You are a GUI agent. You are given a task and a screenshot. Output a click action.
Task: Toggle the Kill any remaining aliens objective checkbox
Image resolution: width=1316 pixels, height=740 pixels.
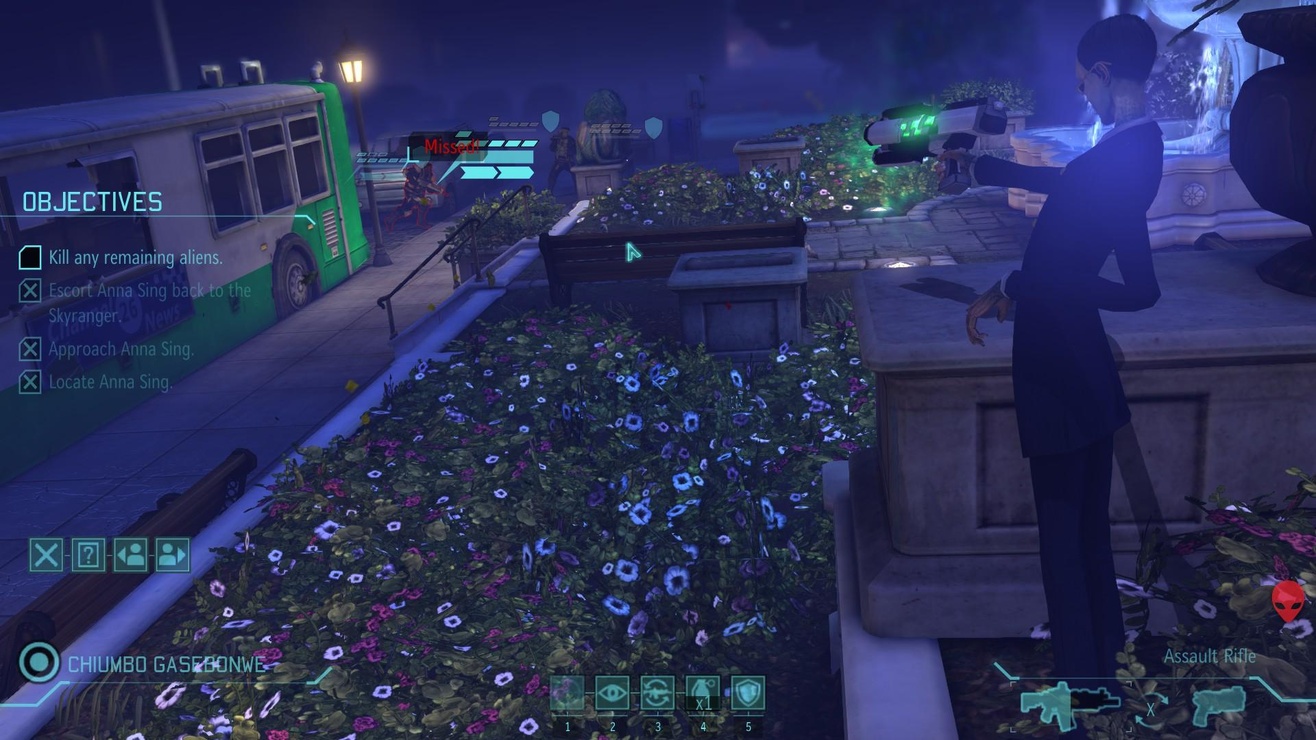click(29, 258)
